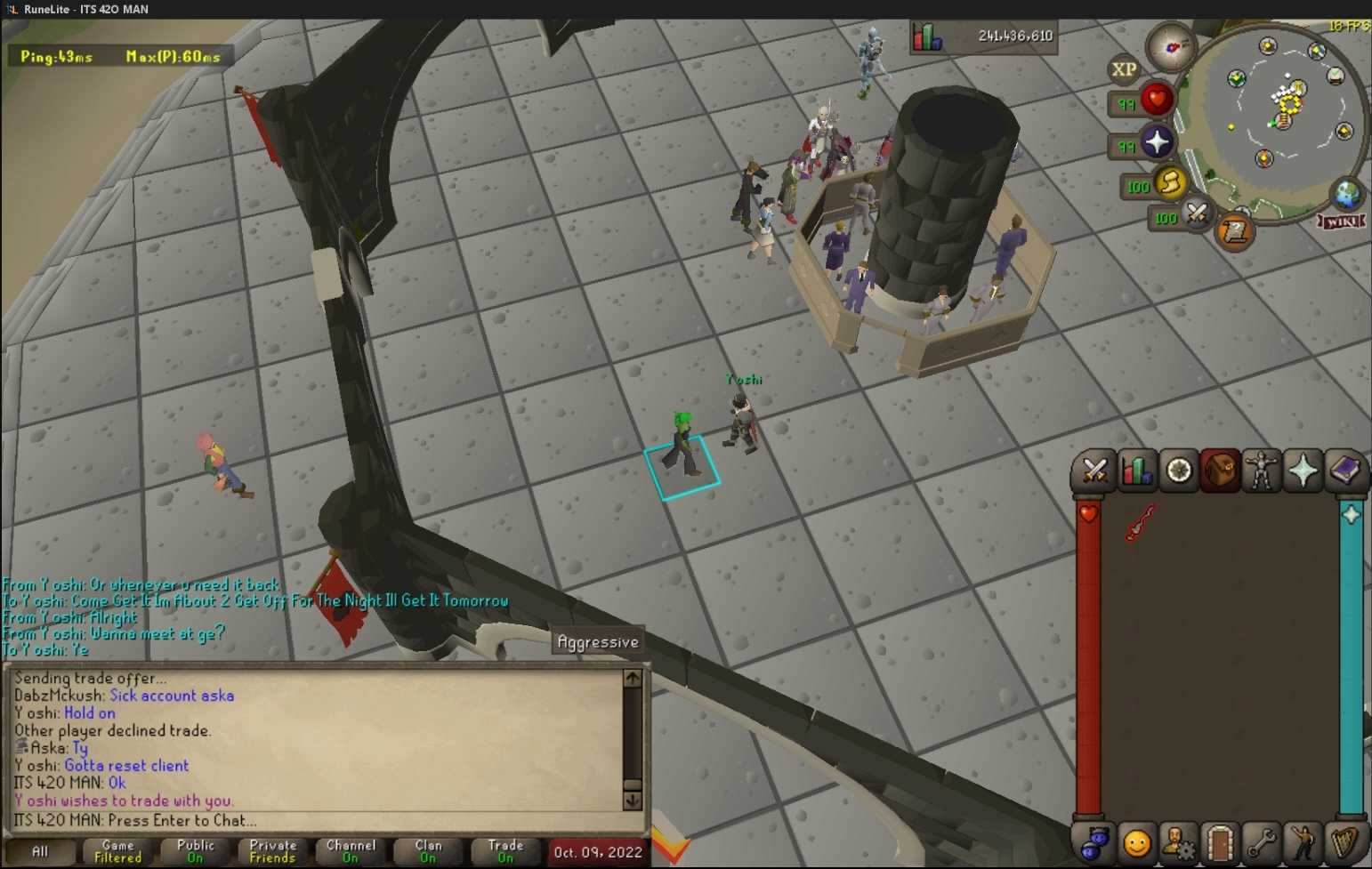Switch chat to the Private Friends tab
Screen dimensions: 1372x869
[x=272, y=851]
